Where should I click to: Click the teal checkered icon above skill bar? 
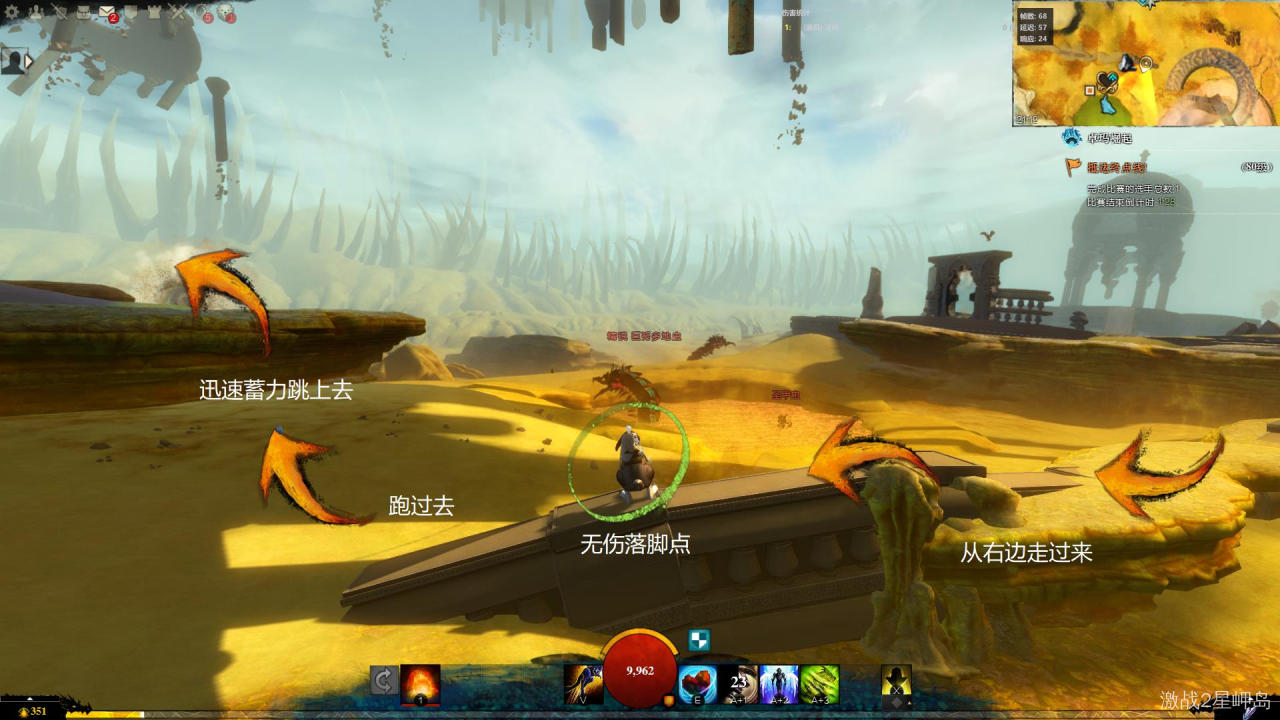699,641
